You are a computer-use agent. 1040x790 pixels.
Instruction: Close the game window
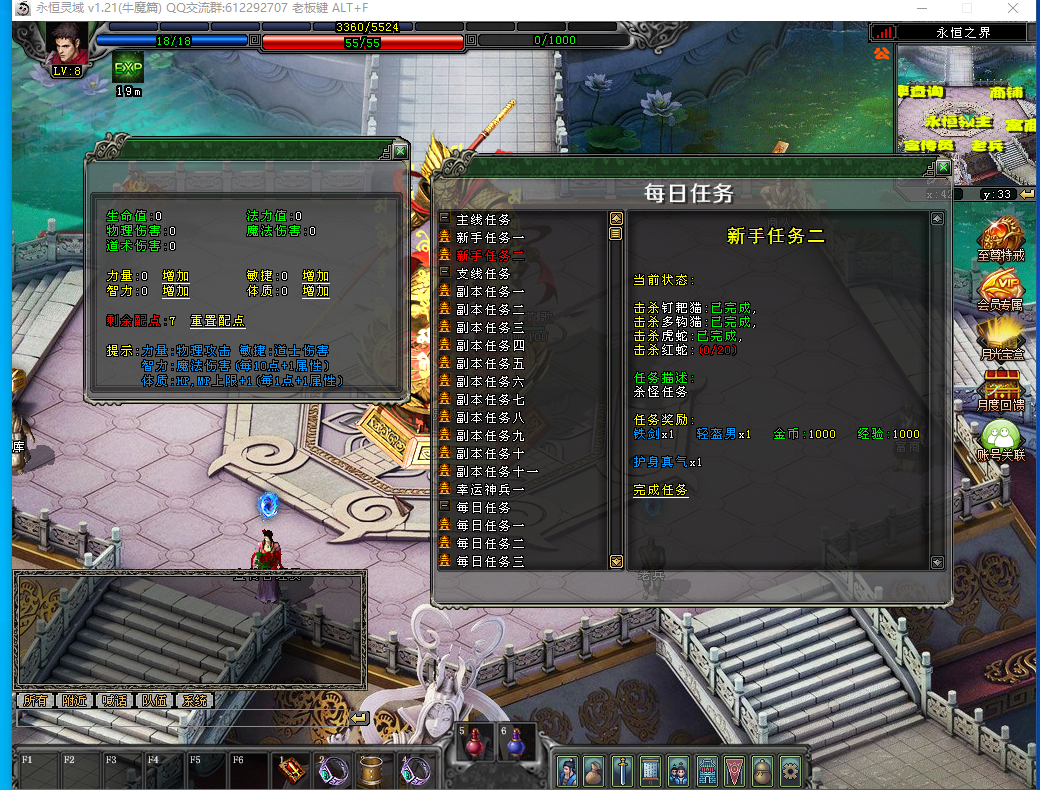1013,9
